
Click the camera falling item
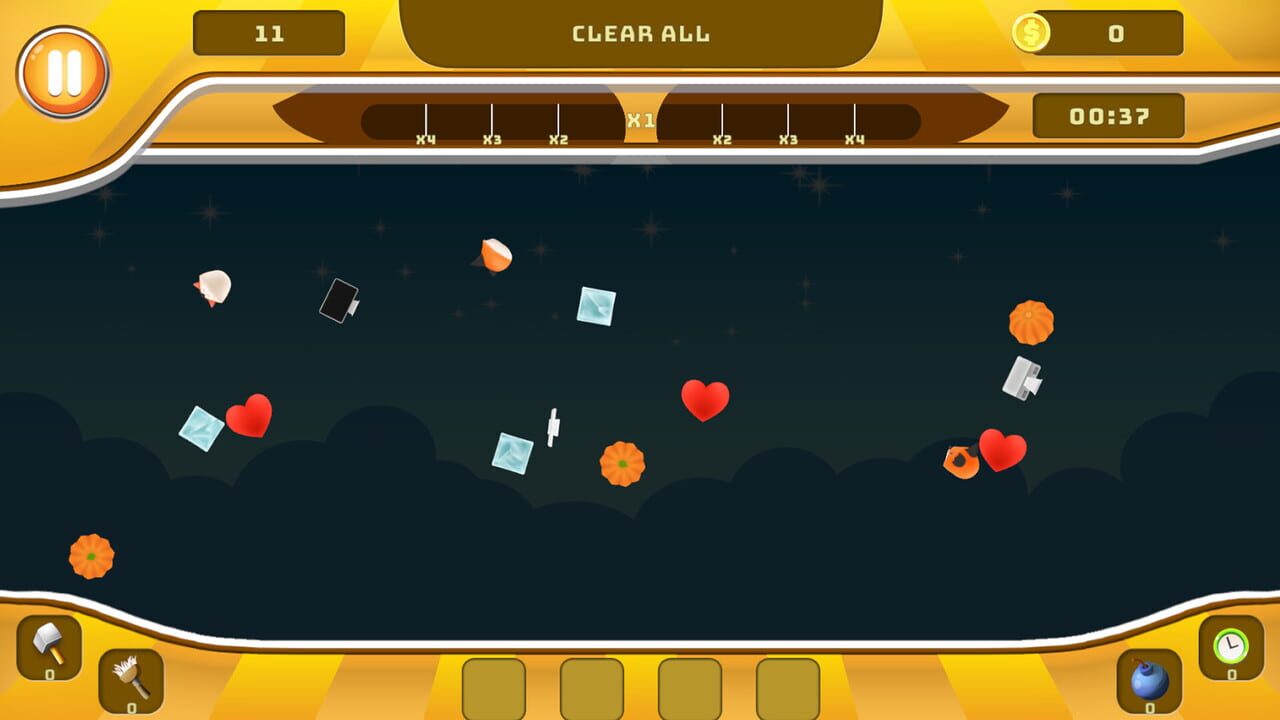(340, 302)
